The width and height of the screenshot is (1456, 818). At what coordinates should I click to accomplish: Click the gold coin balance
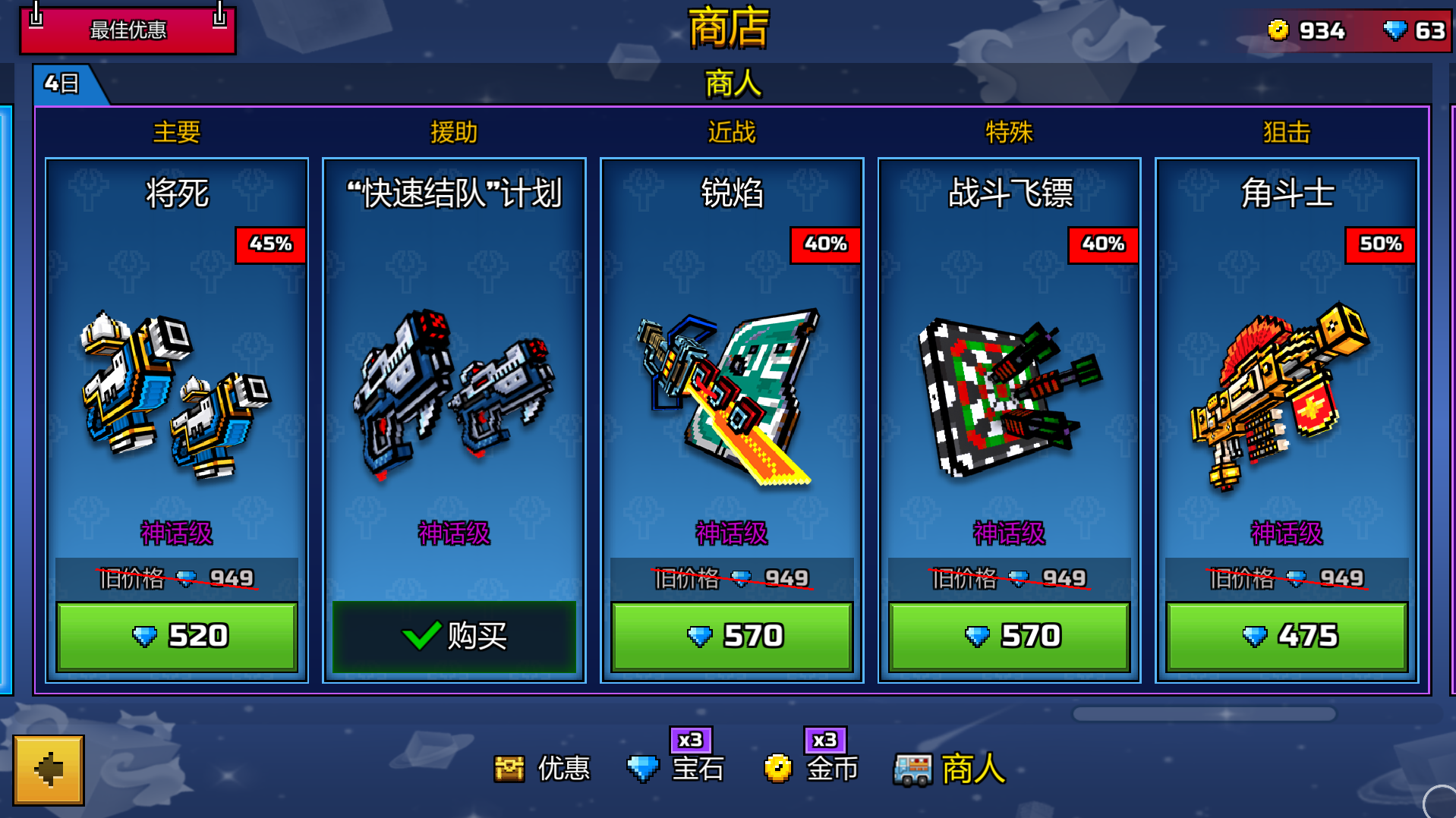(1307, 30)
